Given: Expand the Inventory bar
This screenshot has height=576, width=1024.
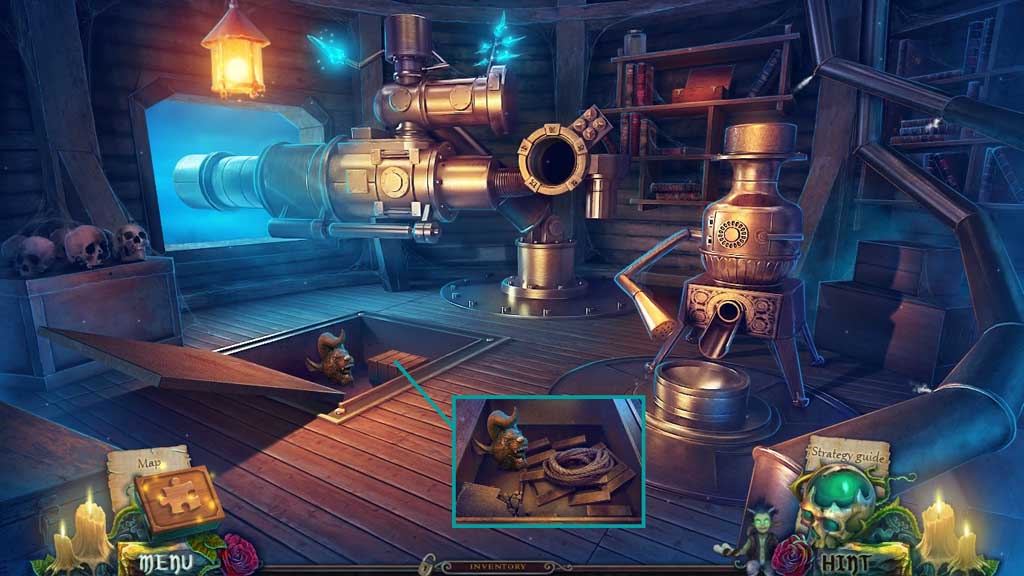Looking at the screenshot, I should click(x=498, y=566).
